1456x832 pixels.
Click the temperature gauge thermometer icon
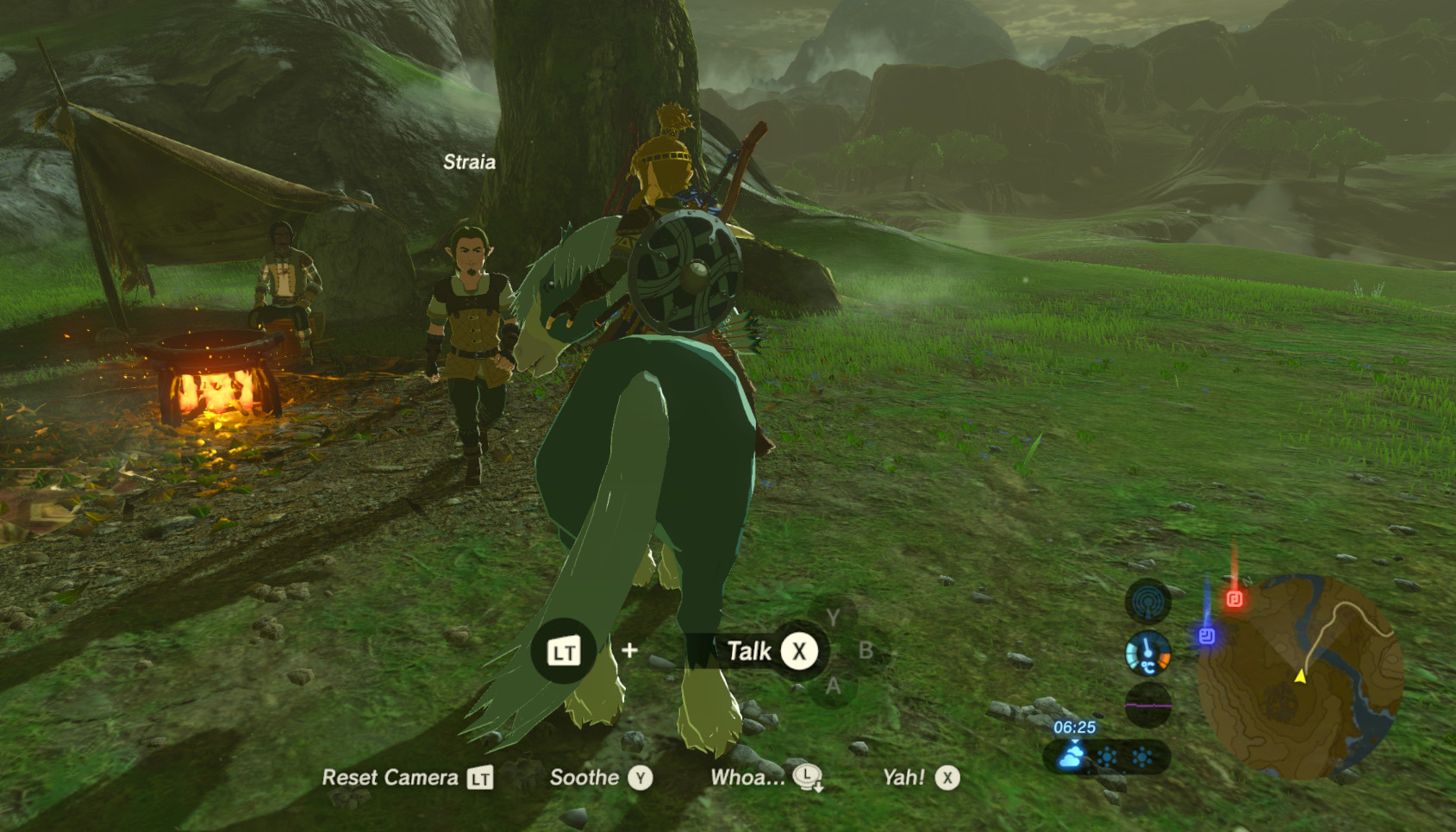pyautogui.click(x=1148, y=653)
